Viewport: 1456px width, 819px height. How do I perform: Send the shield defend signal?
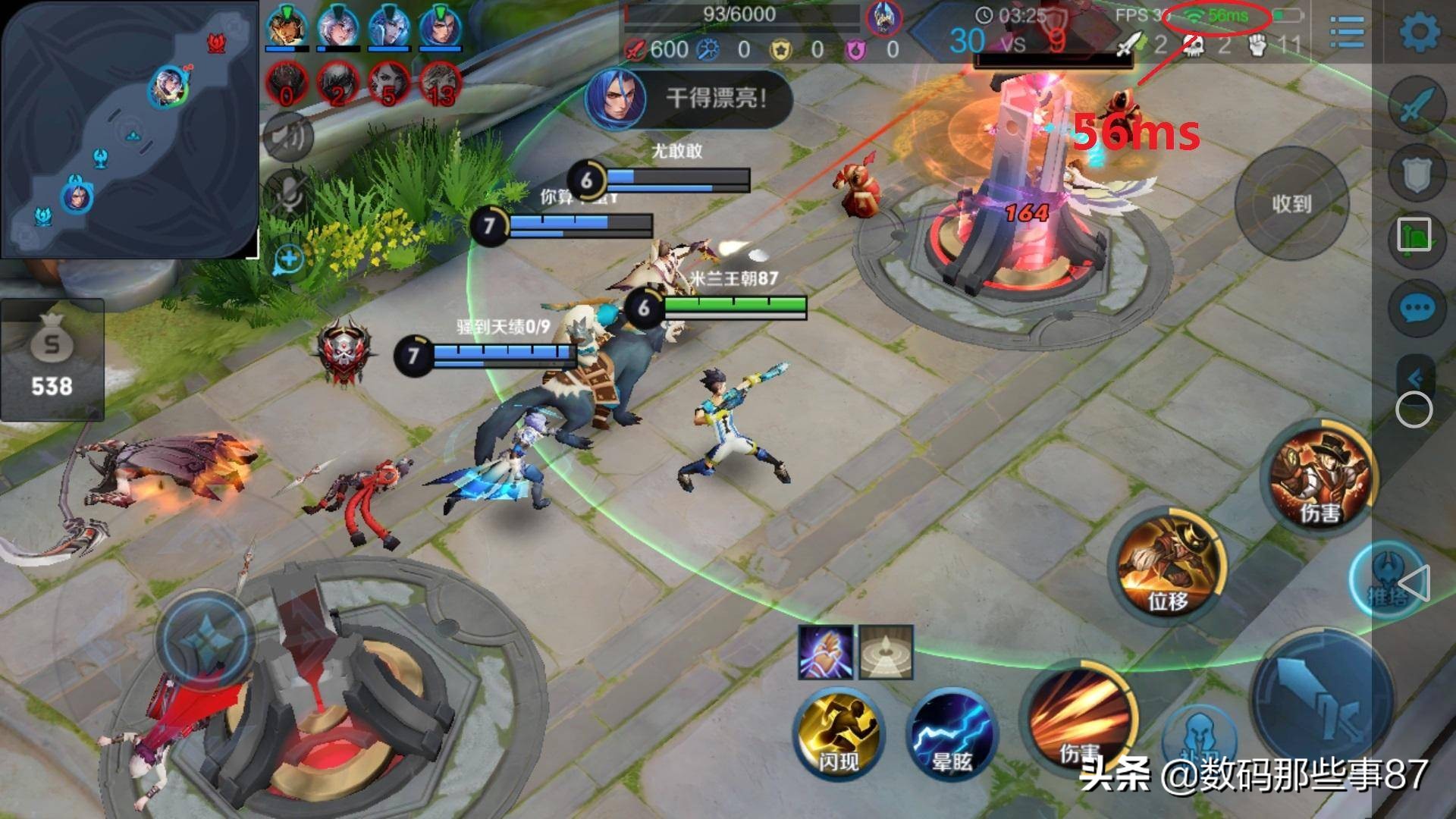pos(1417,174)
